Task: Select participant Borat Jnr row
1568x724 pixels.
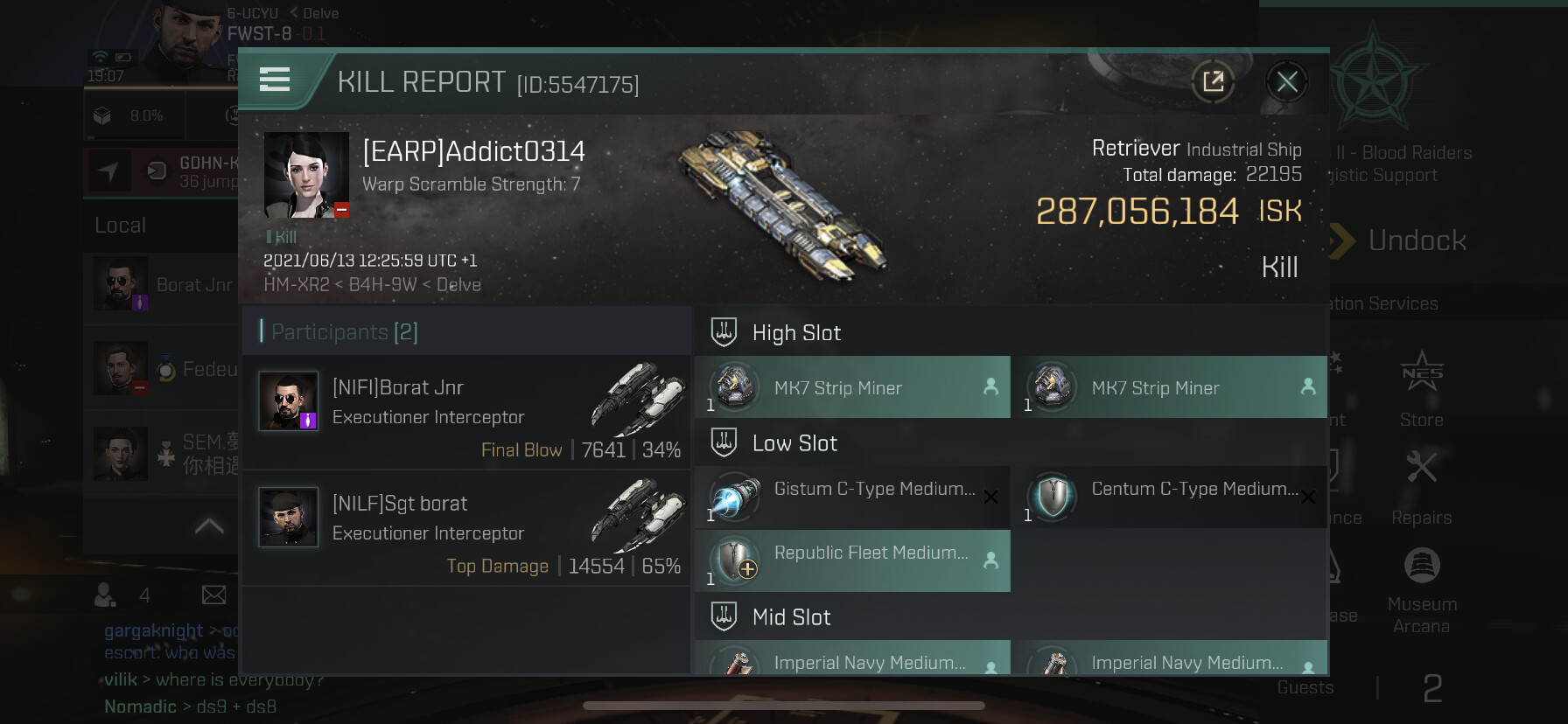Action: (466, 412)
